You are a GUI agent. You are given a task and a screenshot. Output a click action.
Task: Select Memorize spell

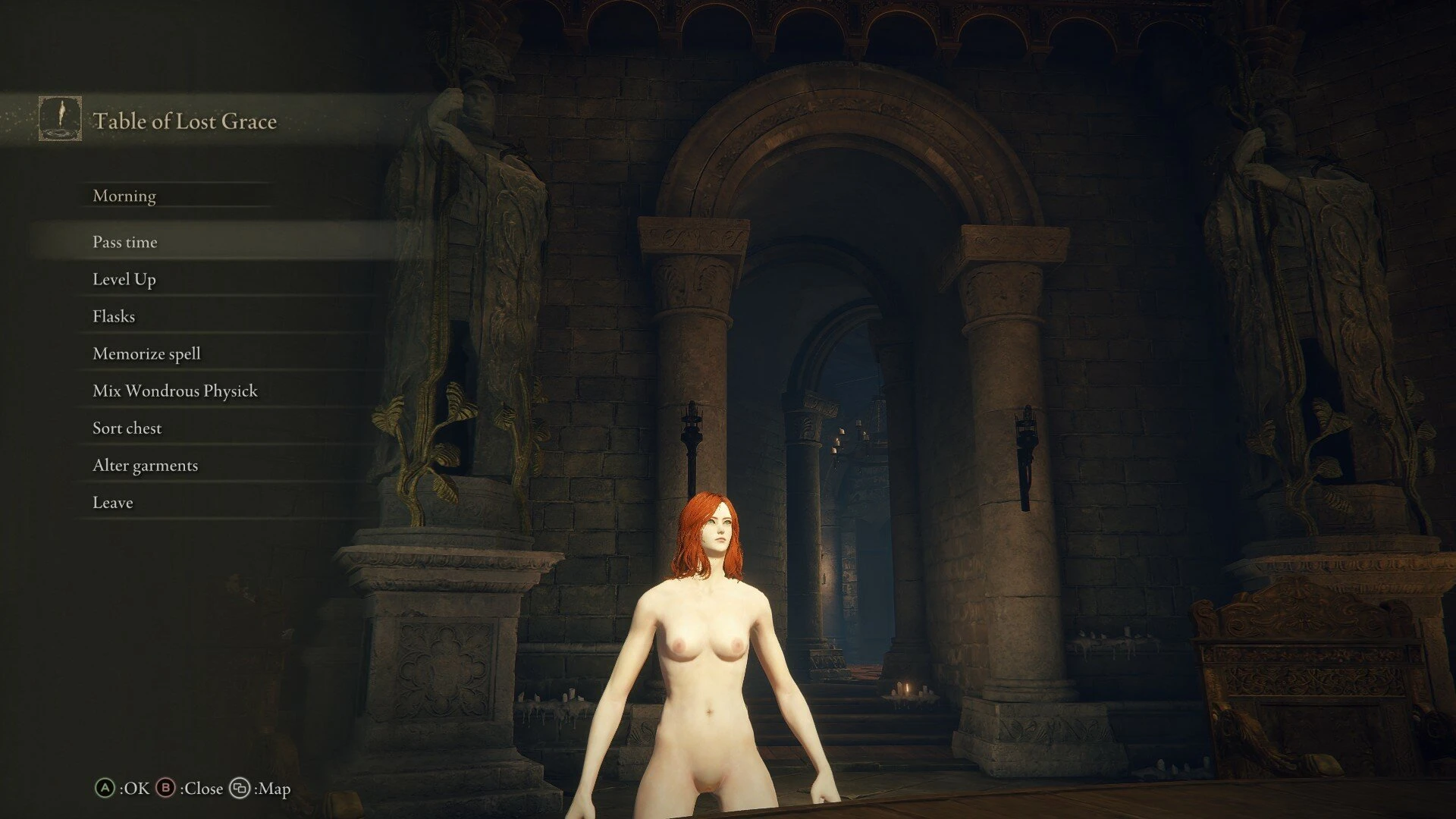click(x=146, y=353)
